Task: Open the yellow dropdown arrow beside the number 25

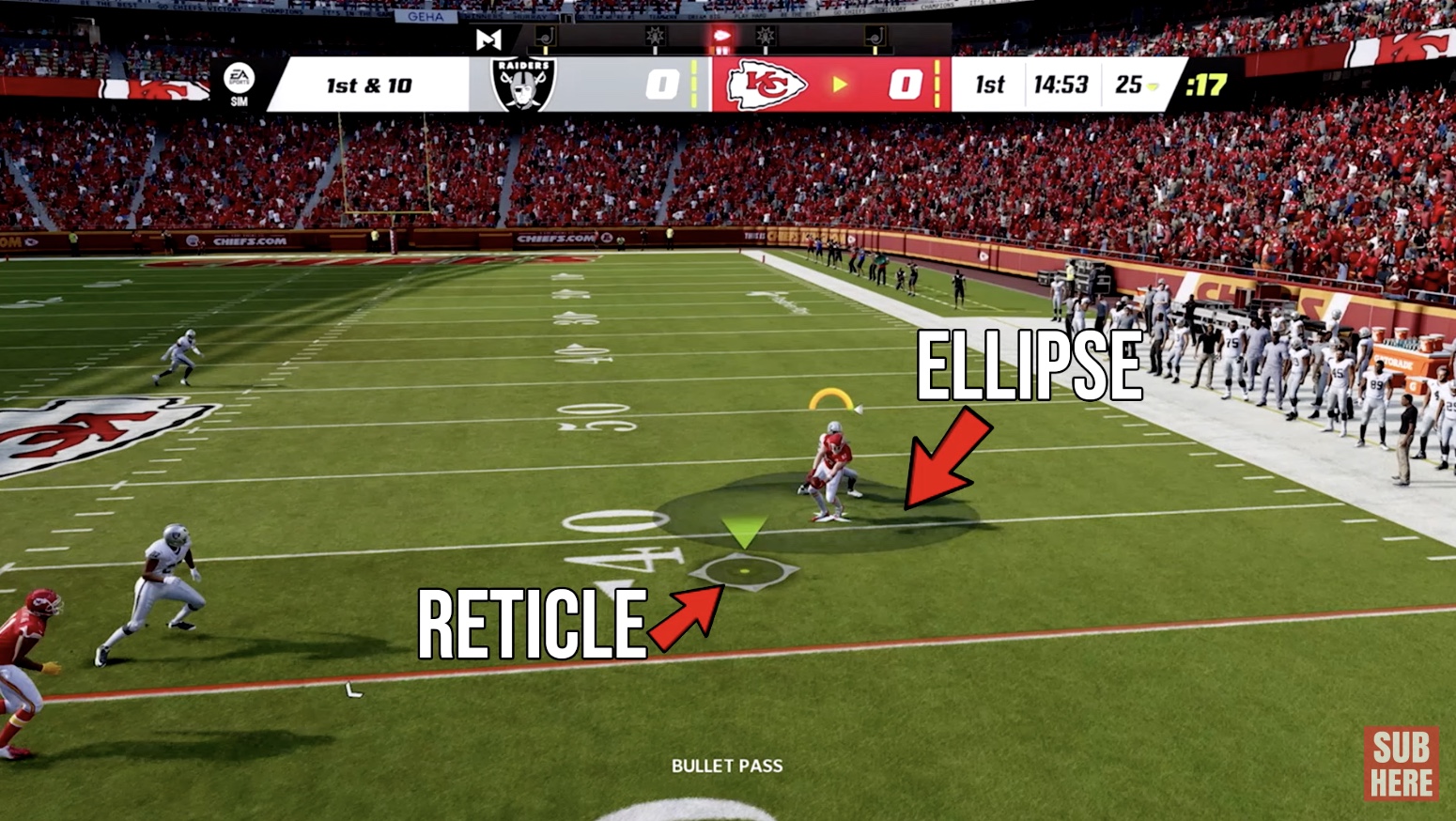Action: pyautogui.click(x=1152, y=86)
